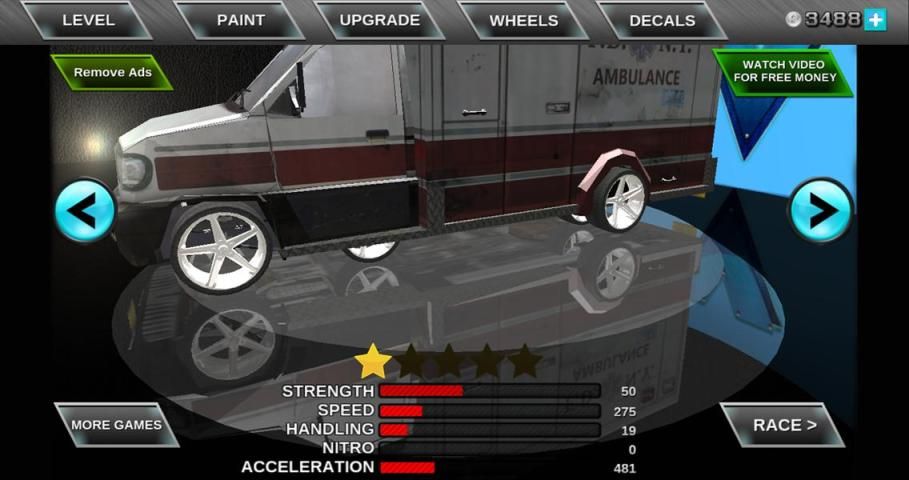
Task: Show the DECALS tab
Action: coord(661,20)
